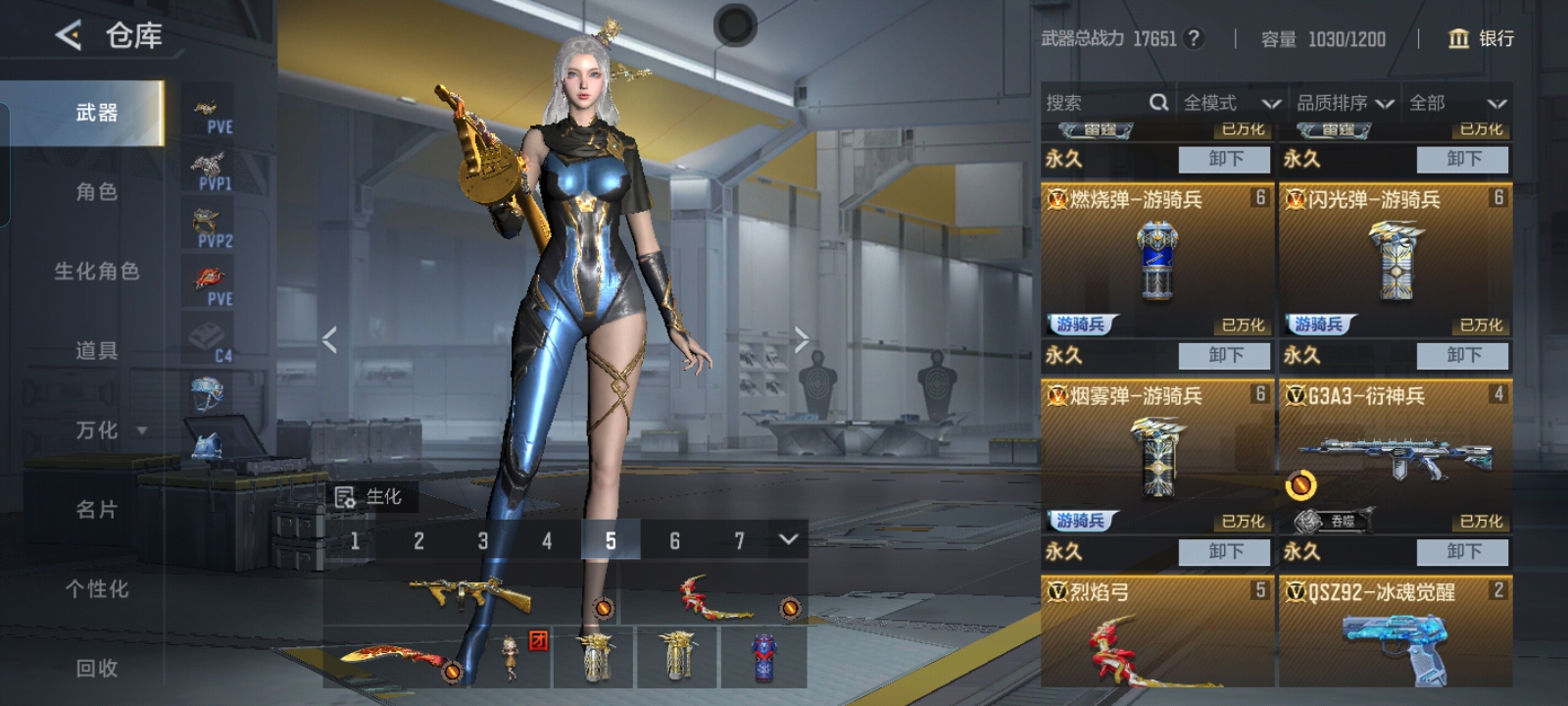Open the 回收 recycle tab

[96, 669]
